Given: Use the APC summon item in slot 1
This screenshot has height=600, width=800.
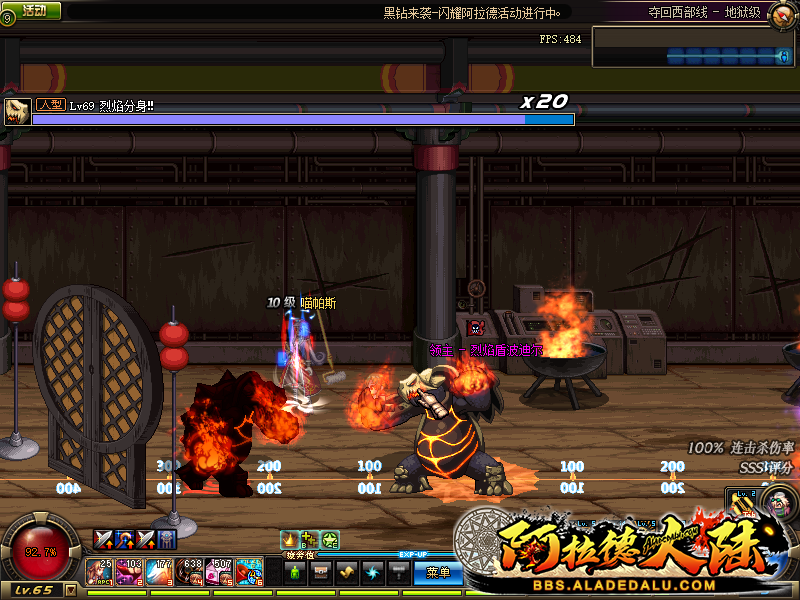Looking at the screenshot, I should tap(99, 573).
